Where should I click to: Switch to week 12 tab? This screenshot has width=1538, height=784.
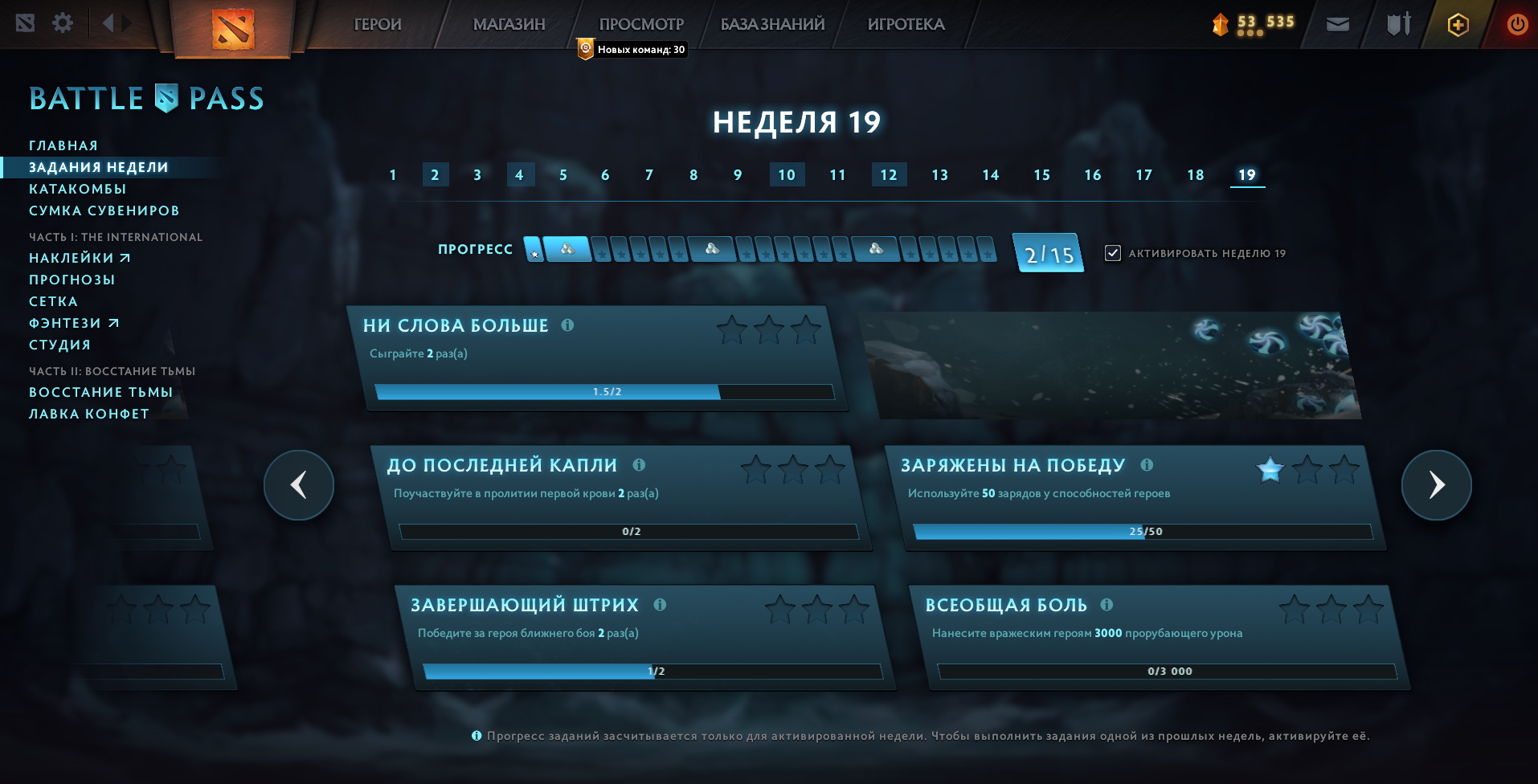click(889, 174)
